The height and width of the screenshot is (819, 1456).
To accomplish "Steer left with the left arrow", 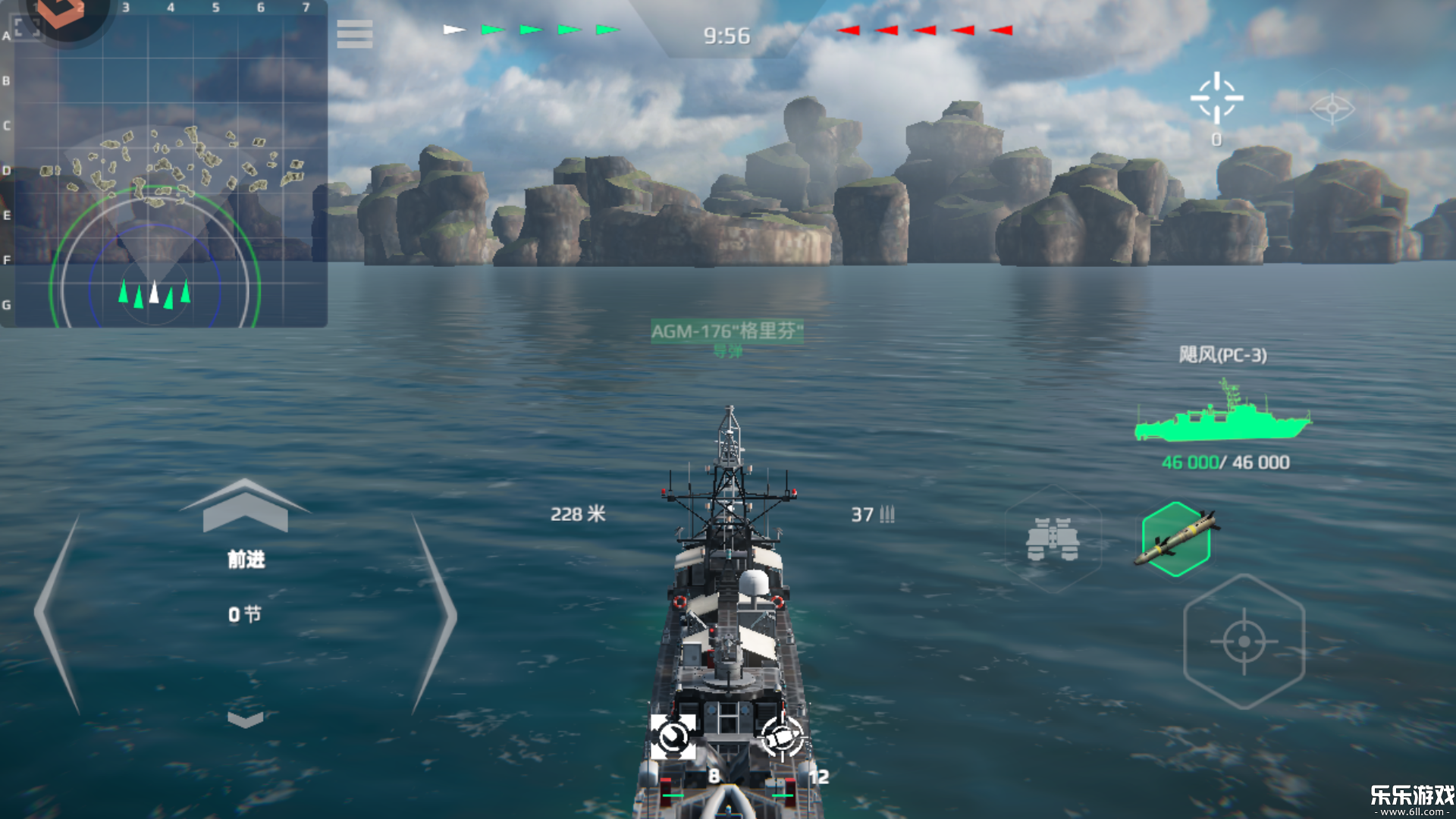I will click(x=58, y=614).
